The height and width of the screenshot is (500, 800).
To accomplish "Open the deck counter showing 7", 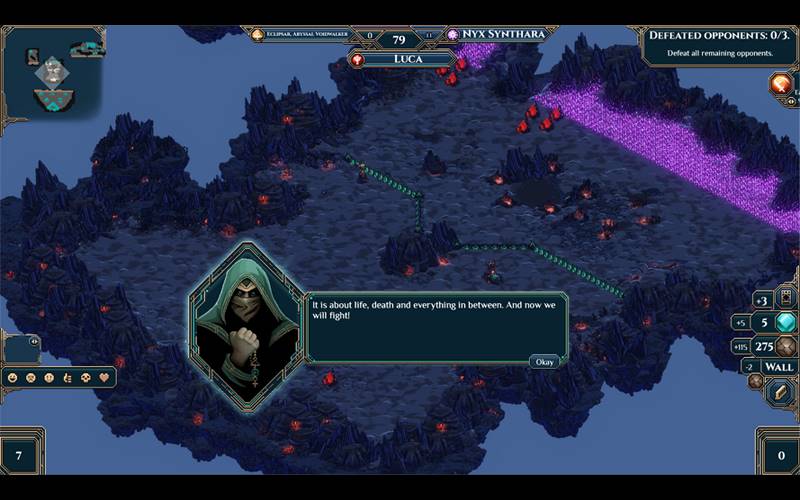I will (x=20, y=456).
